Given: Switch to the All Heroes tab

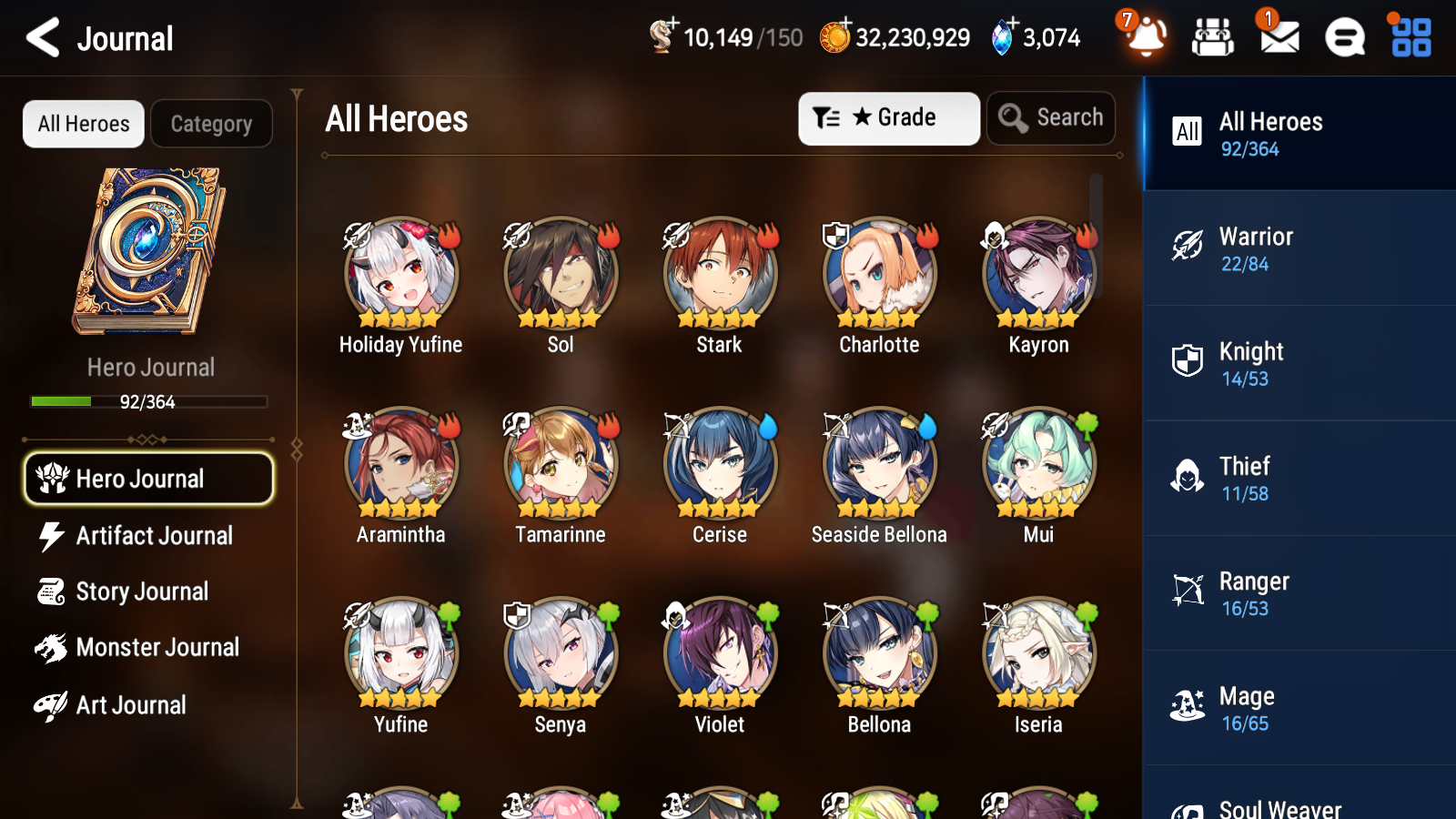Looking at the screenshot, I should click(x=83, y=124).
